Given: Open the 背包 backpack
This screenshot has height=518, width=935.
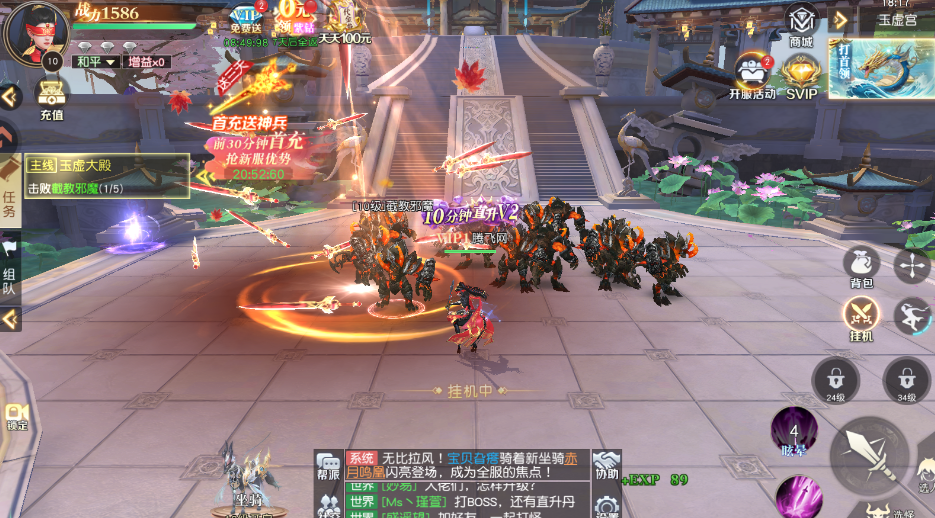Looking at the screenshot, I should click(862, 266).
